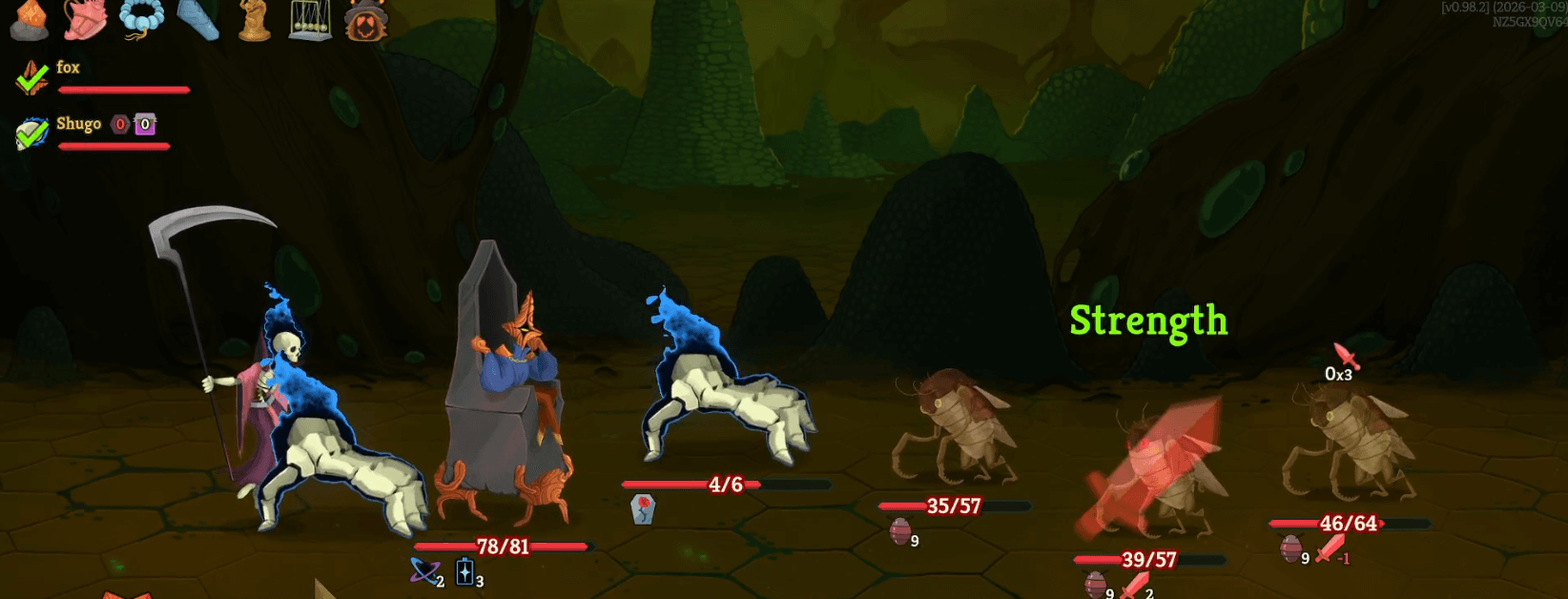
Task: Select player Shugo in the party list
Action: pos(78,124)
